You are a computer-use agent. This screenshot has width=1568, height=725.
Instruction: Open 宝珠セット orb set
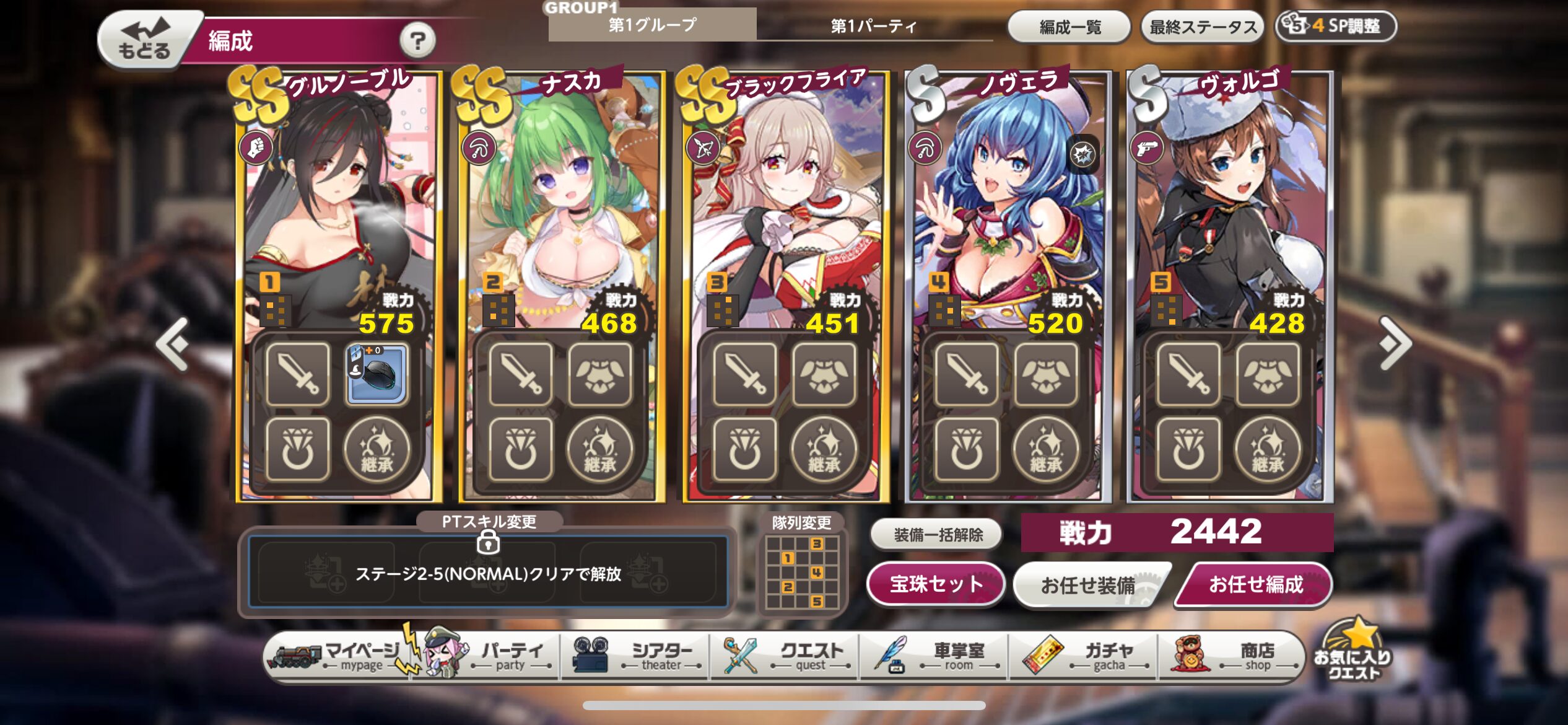tap(936, 584)
